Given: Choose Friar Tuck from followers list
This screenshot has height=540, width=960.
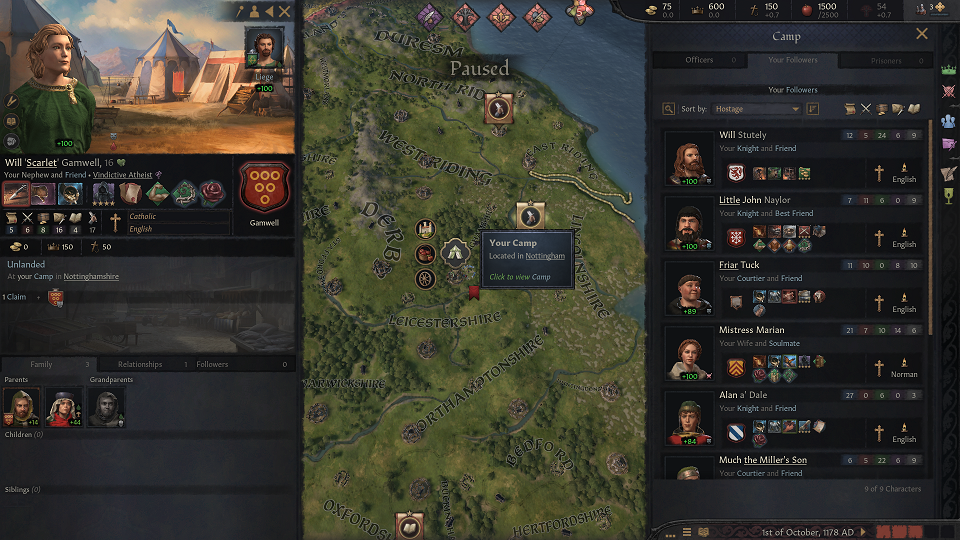Looking at the screenshot, I should point(688,289).
